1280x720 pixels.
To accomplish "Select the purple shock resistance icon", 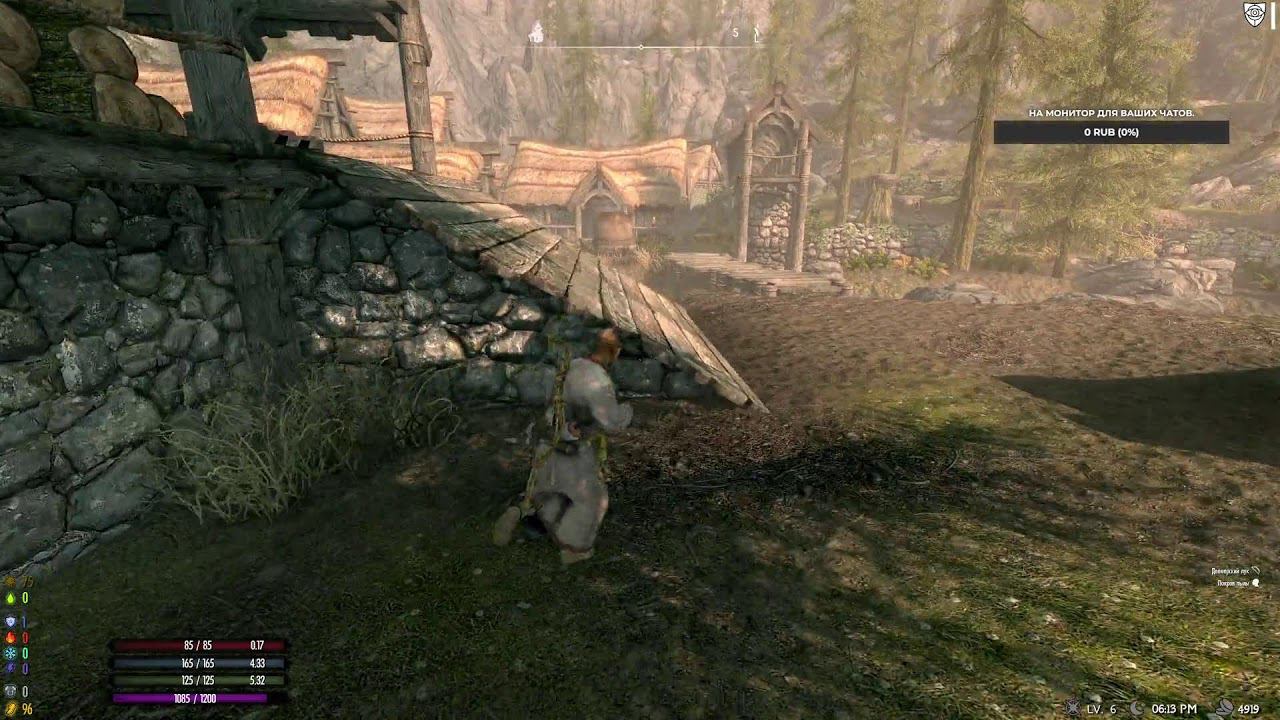I will coord(10,667).
